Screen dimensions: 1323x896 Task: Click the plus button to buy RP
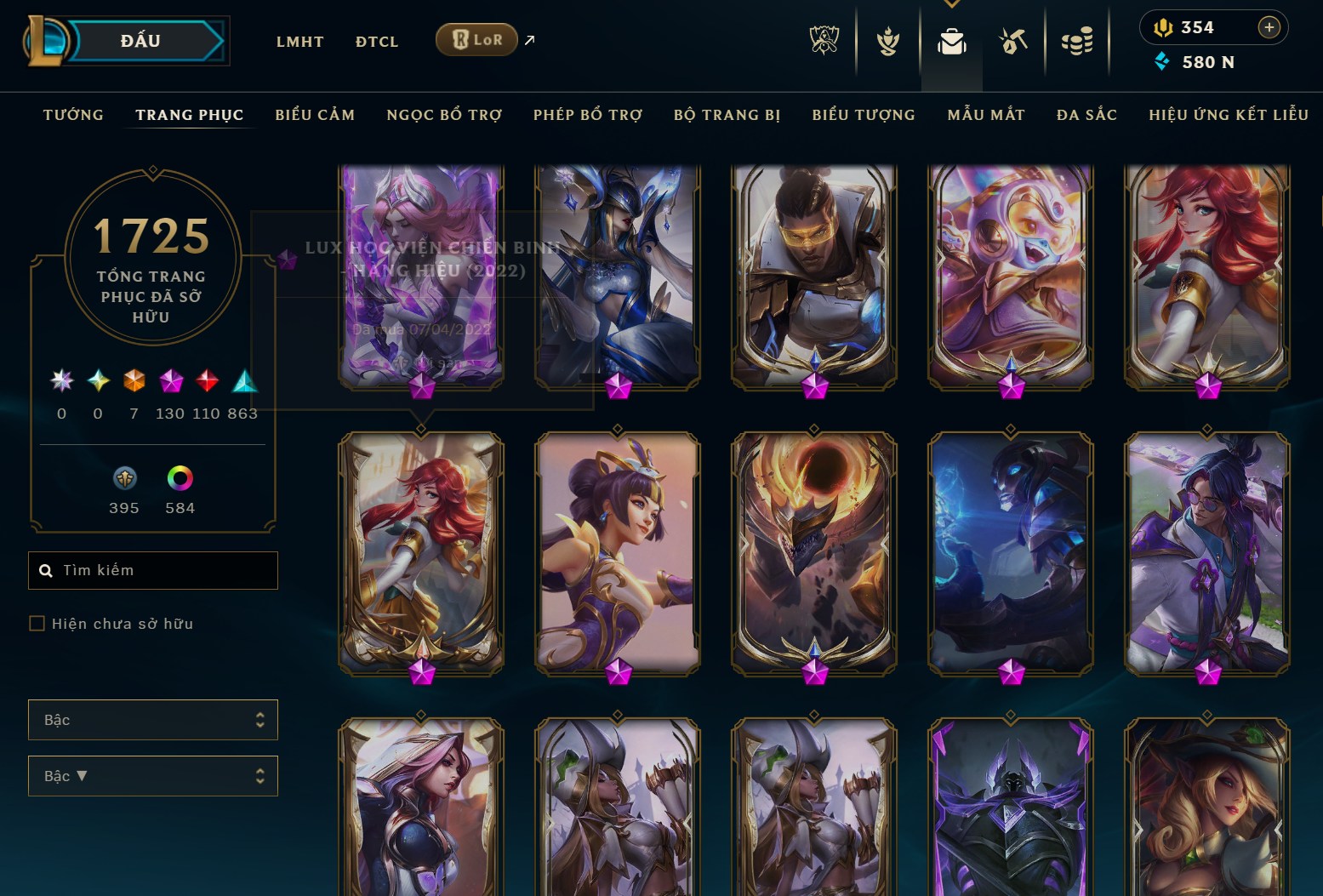pyautogui.click(x=1269, y=26)
